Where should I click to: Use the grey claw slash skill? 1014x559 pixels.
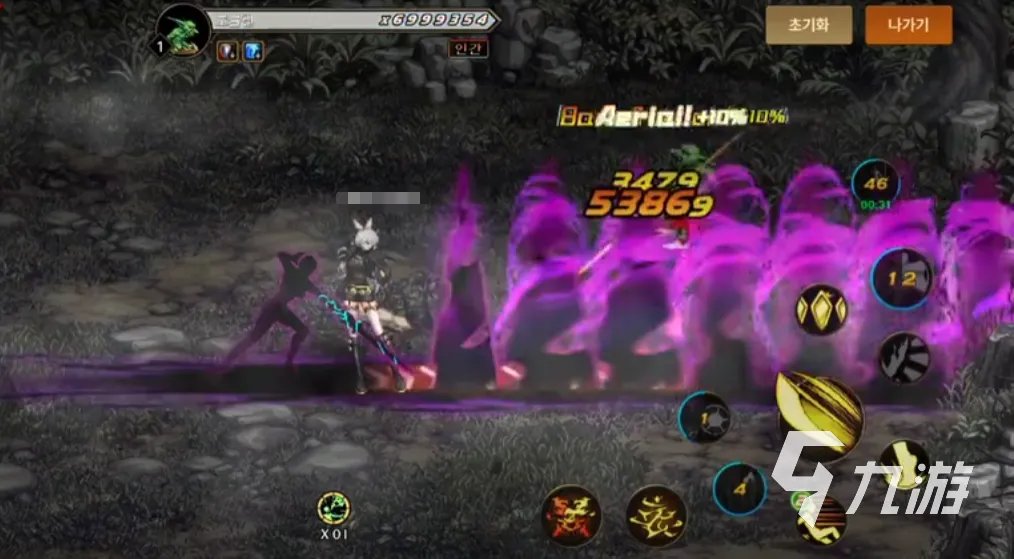point(904,357)
